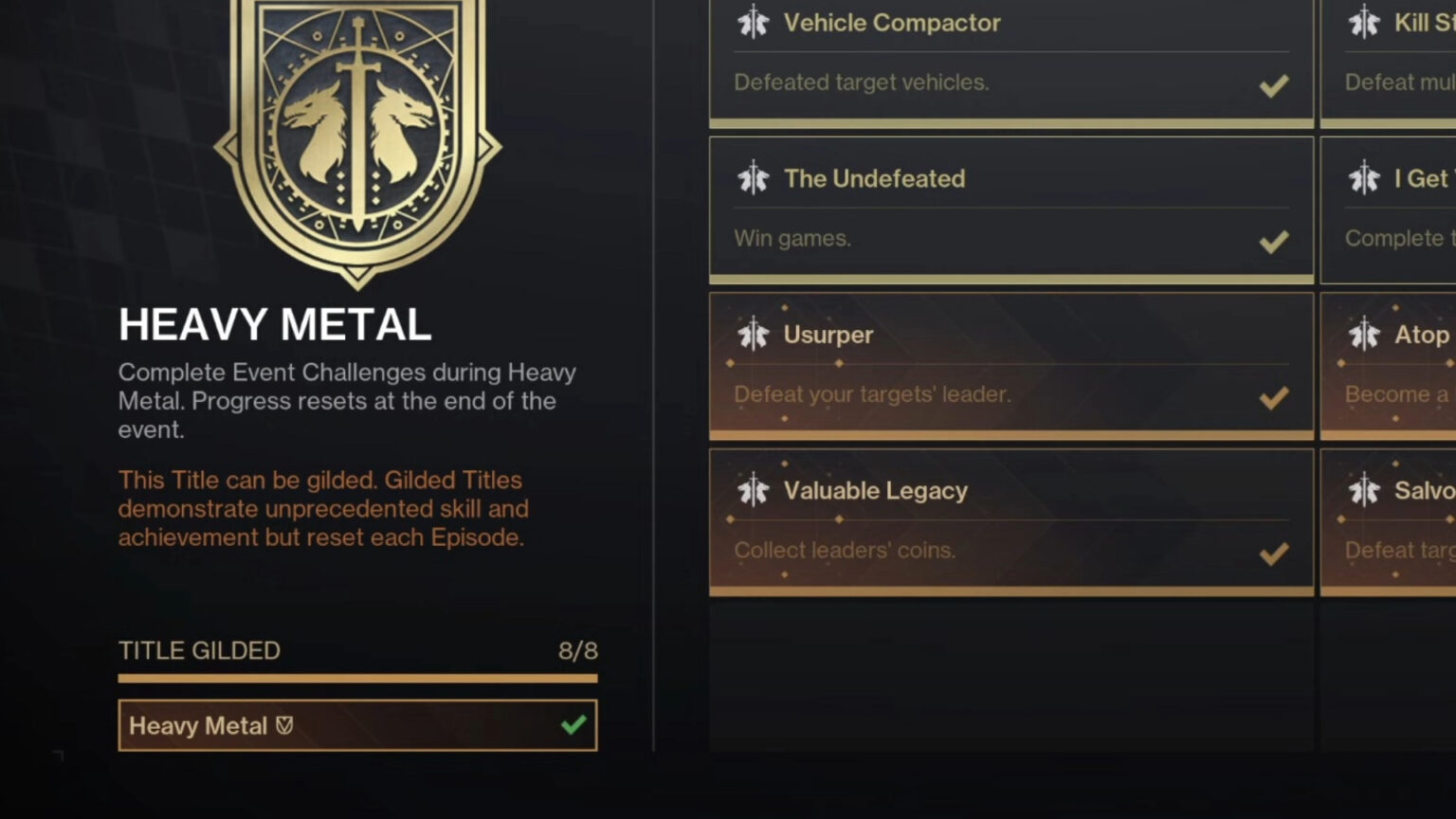Click the checkmark on Vehicle Compactor
This screenshot has width=1456, height=819.
click(x=1273, y=86)
